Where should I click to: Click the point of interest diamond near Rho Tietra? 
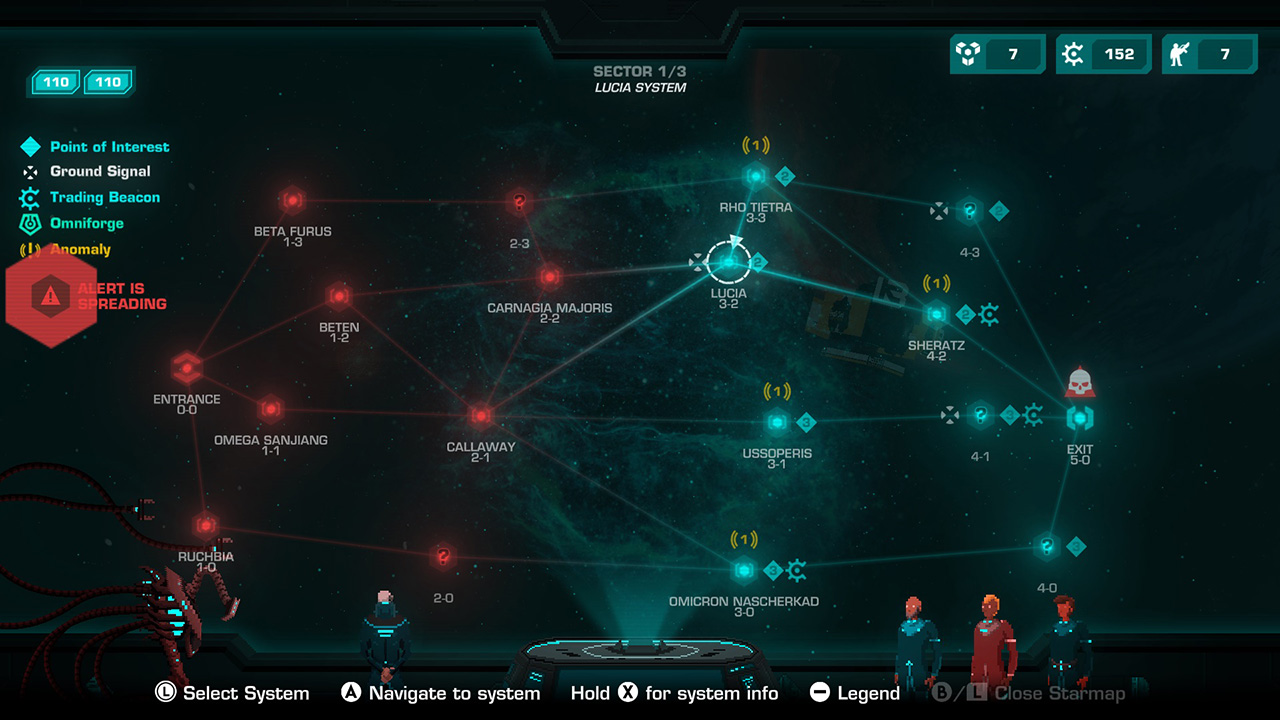coord(785,175)
